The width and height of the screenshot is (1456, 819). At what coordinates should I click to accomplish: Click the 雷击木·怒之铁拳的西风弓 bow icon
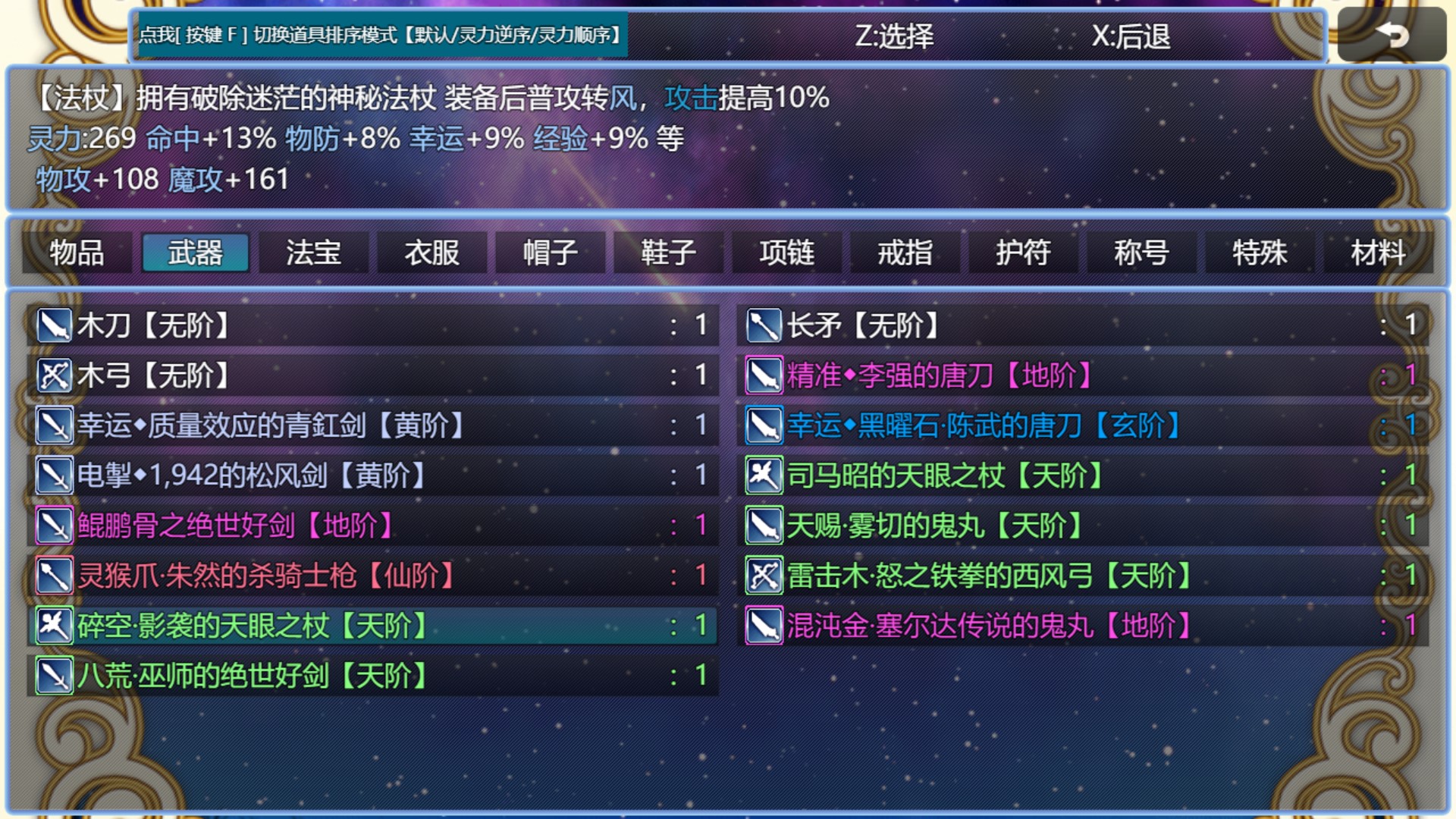click(764, 576)
